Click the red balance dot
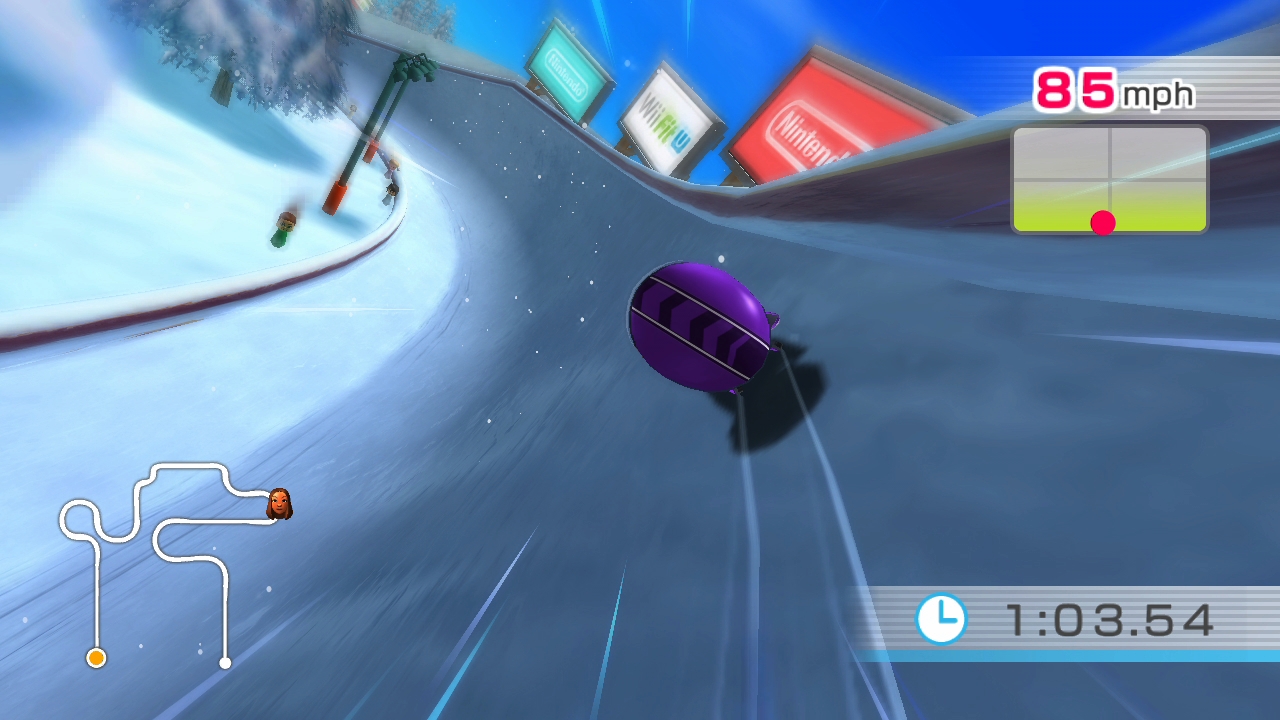1280x720 pixels. (x=1102, y=223)
